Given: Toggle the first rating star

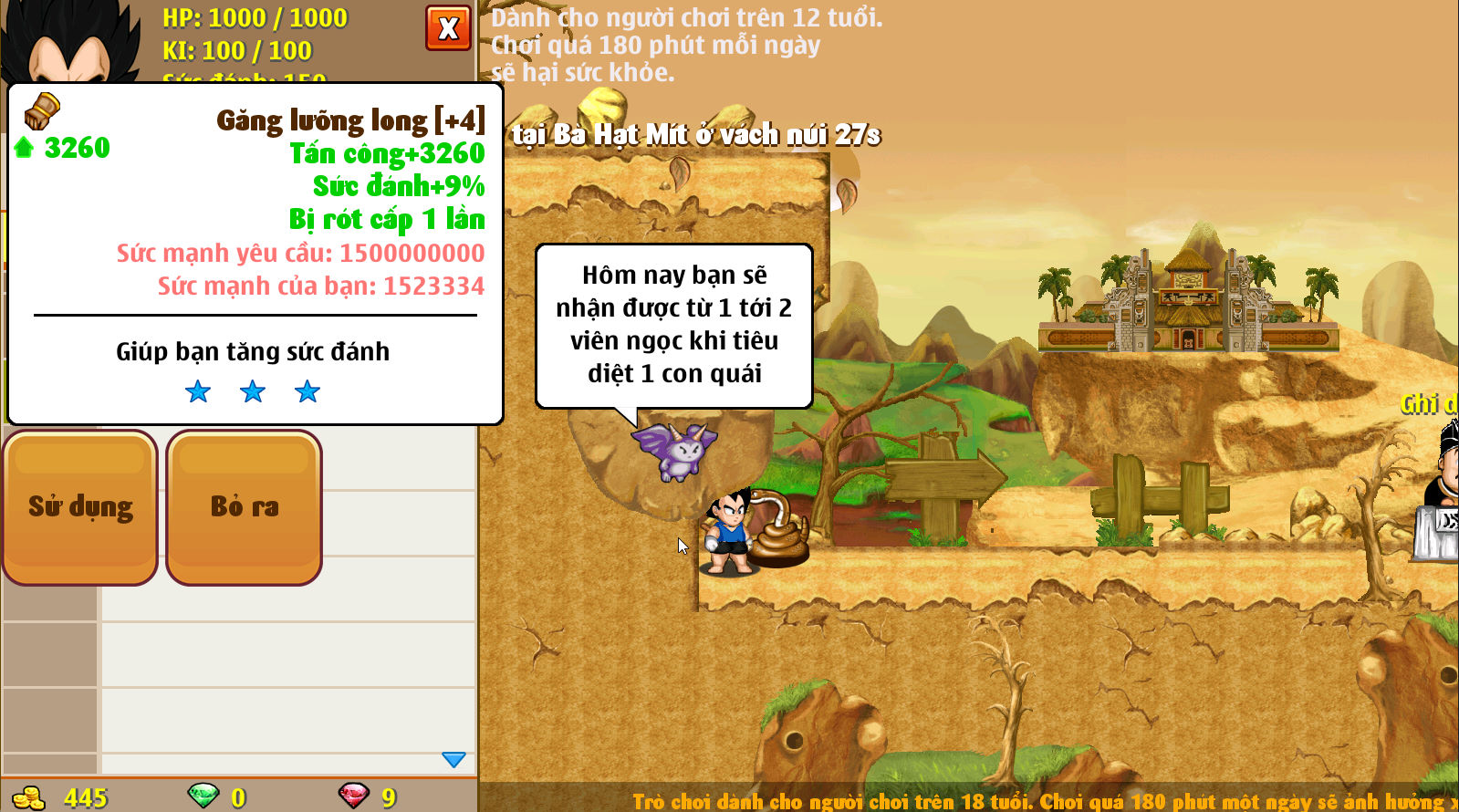Looking at the screenshot, I should point(197,391).
